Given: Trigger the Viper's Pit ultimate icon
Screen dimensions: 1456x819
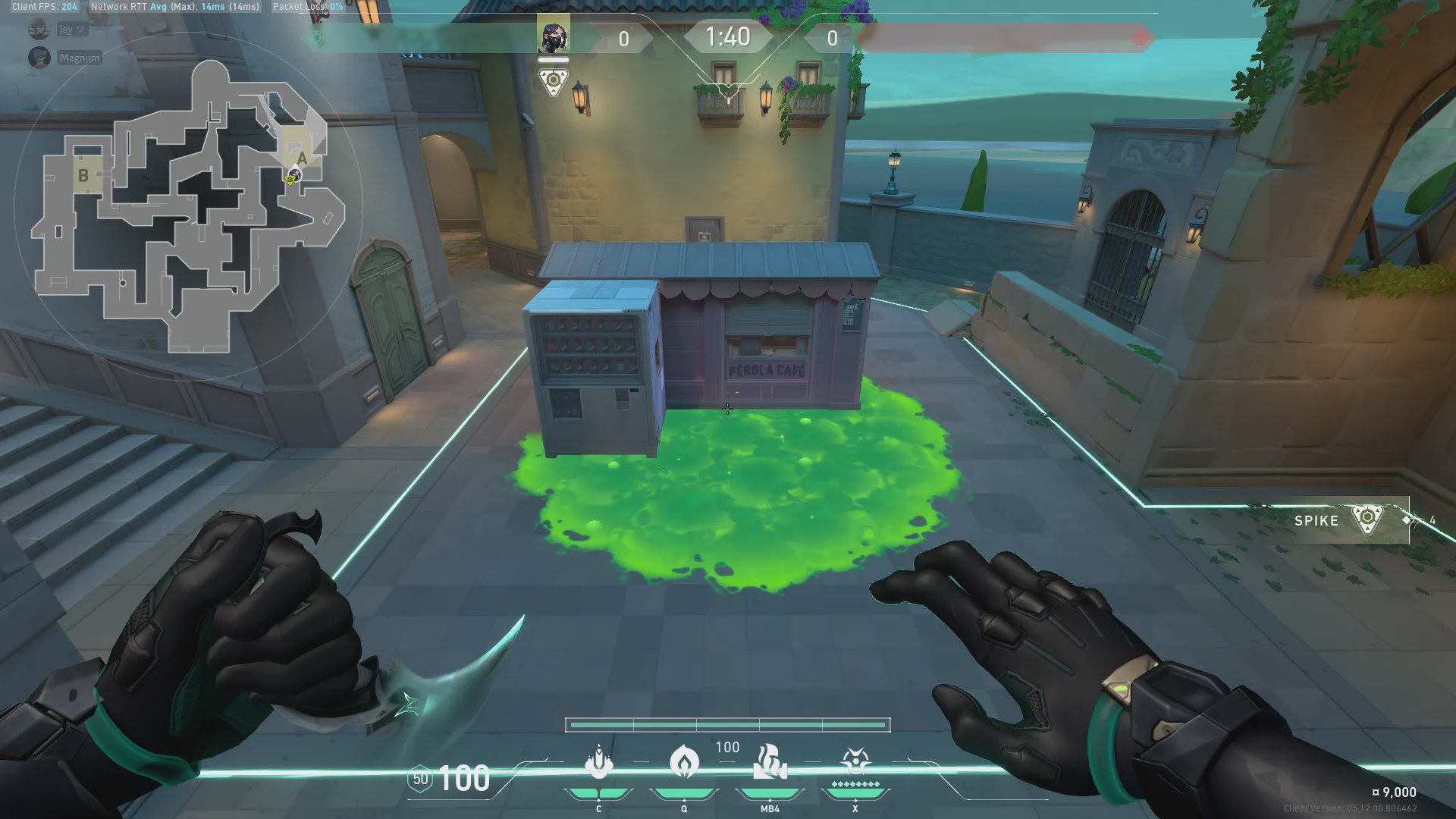Looking at the screenshot, I should [x=855, y=761].
